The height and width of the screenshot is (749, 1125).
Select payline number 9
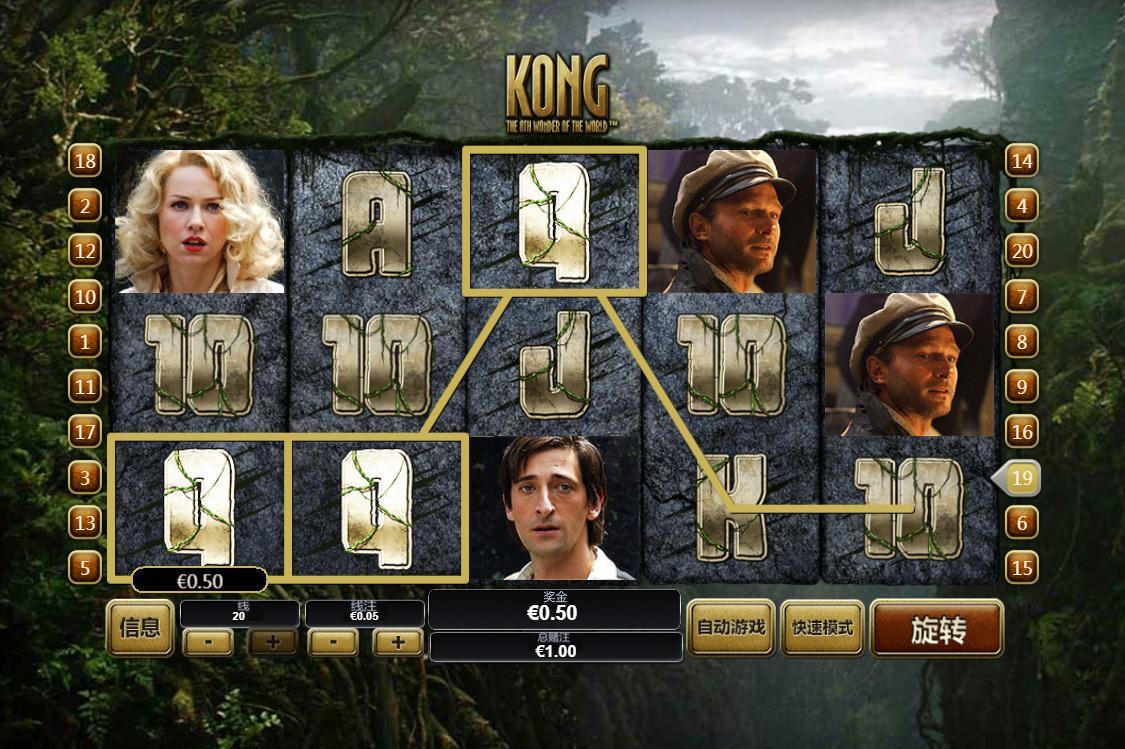click(1021, 386)
